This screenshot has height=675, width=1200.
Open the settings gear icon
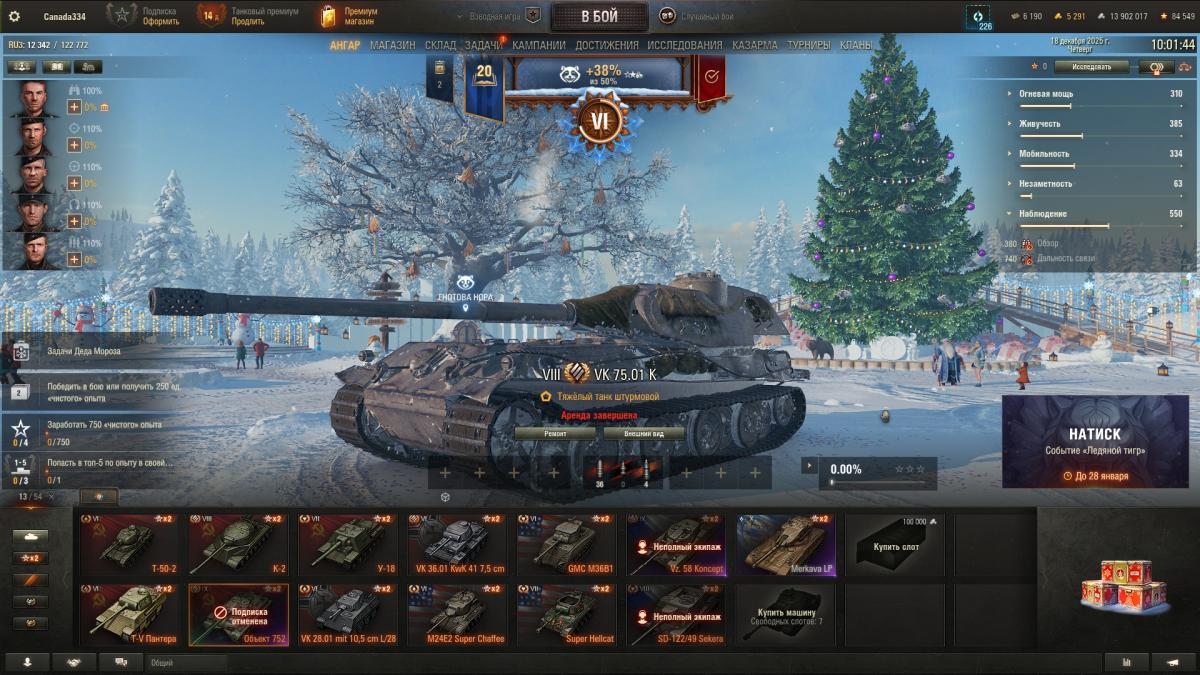pyautogui.click(x=14, y=16)
